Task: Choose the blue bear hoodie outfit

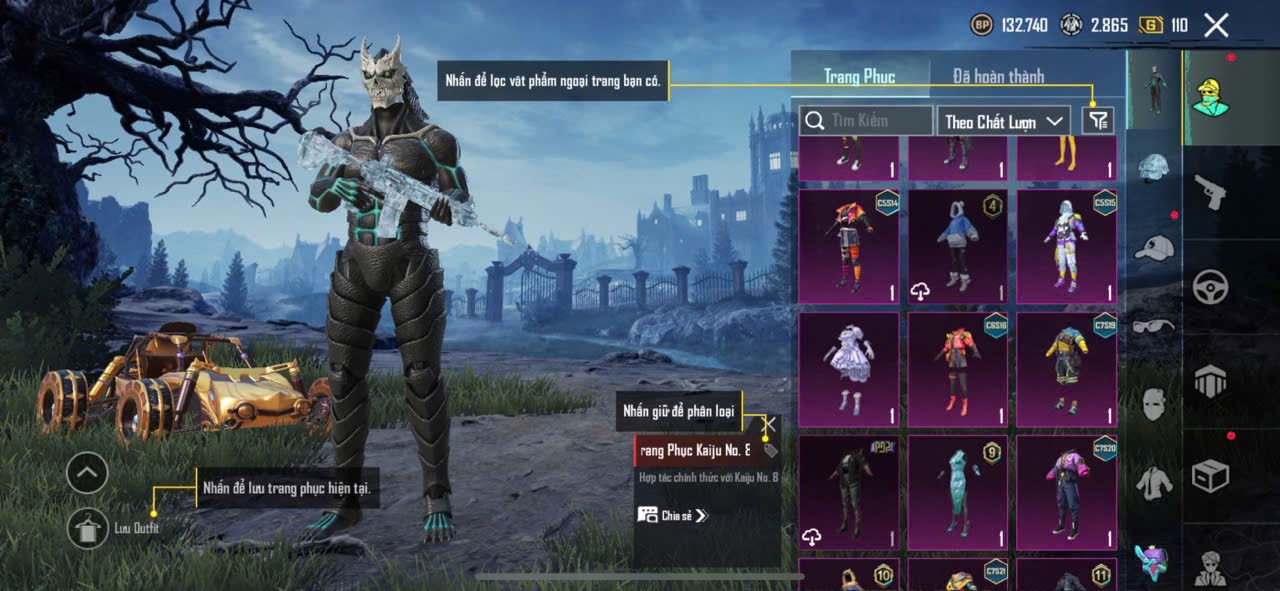Action: click(x=957, y=246)
